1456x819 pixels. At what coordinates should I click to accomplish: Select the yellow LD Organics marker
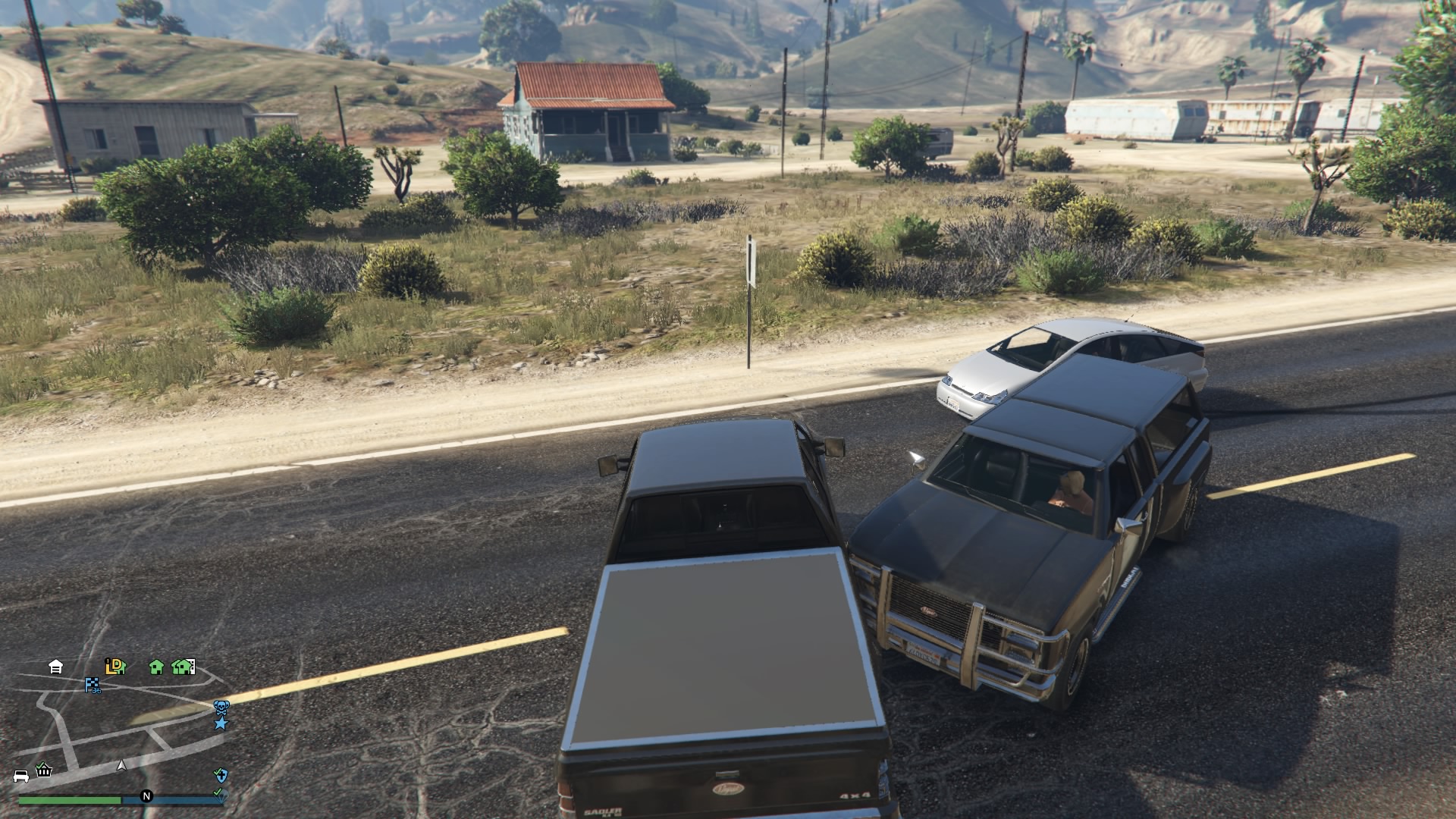[115, 667]
